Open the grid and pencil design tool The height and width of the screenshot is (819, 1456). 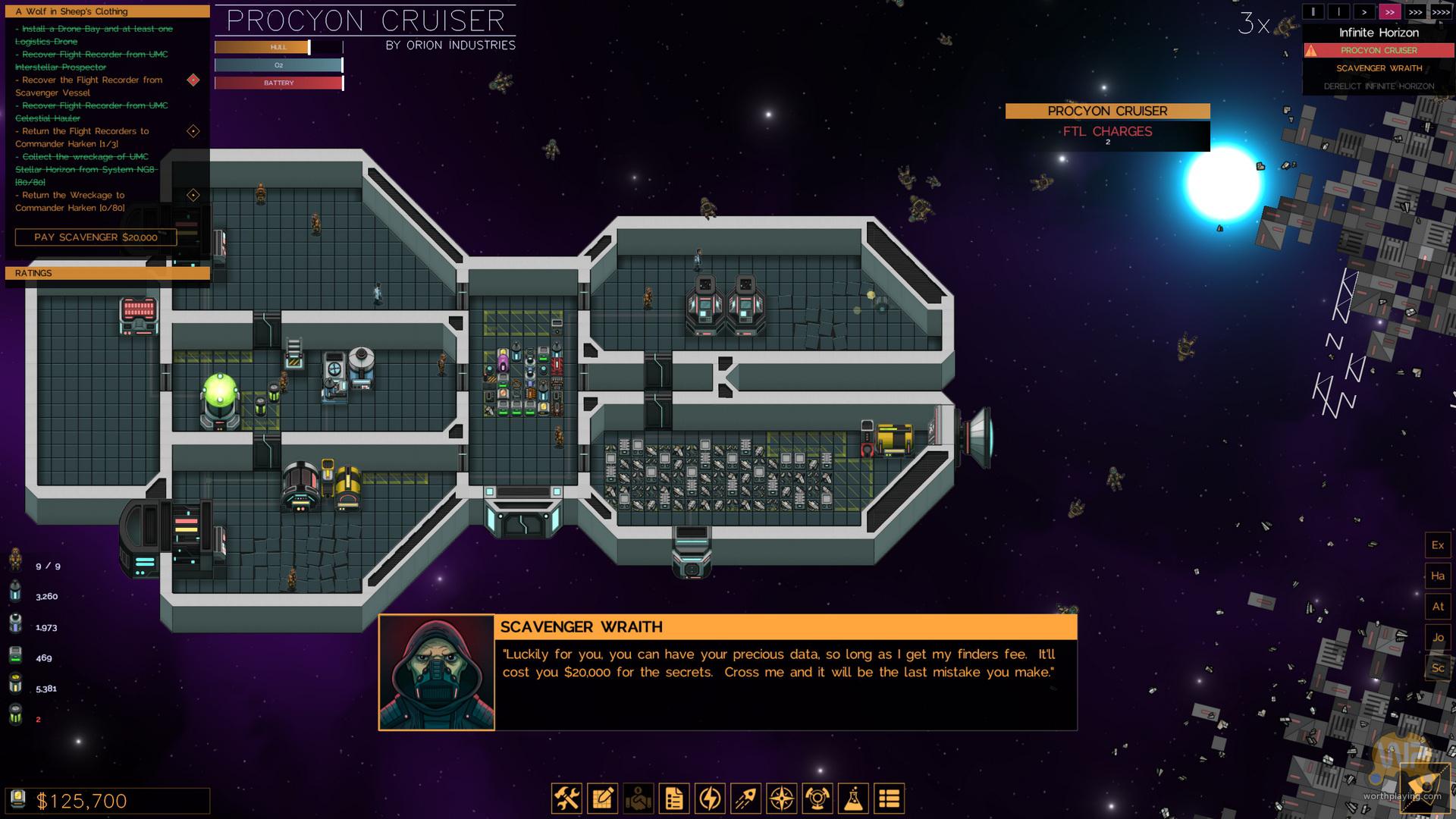(x=603, y=799)
